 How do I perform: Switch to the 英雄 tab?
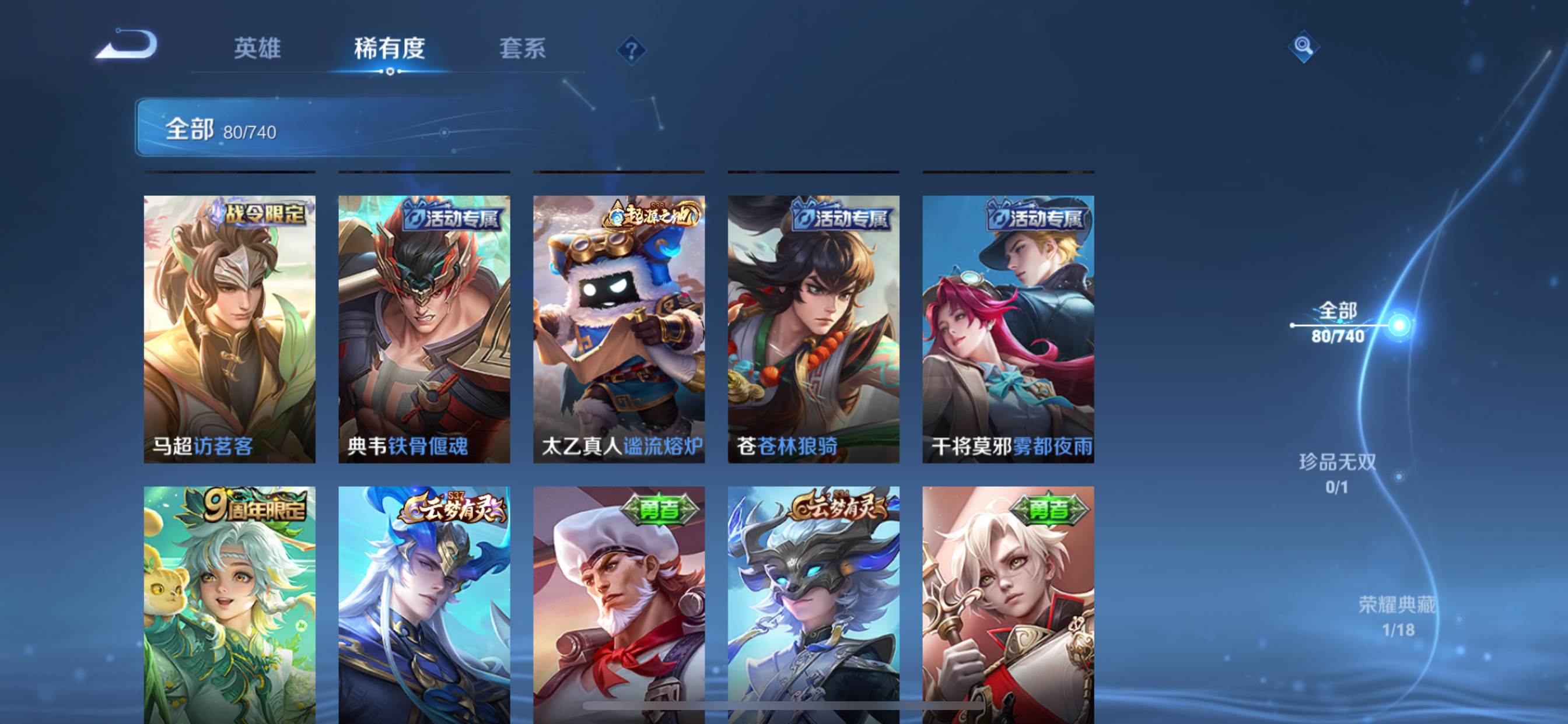257,48
